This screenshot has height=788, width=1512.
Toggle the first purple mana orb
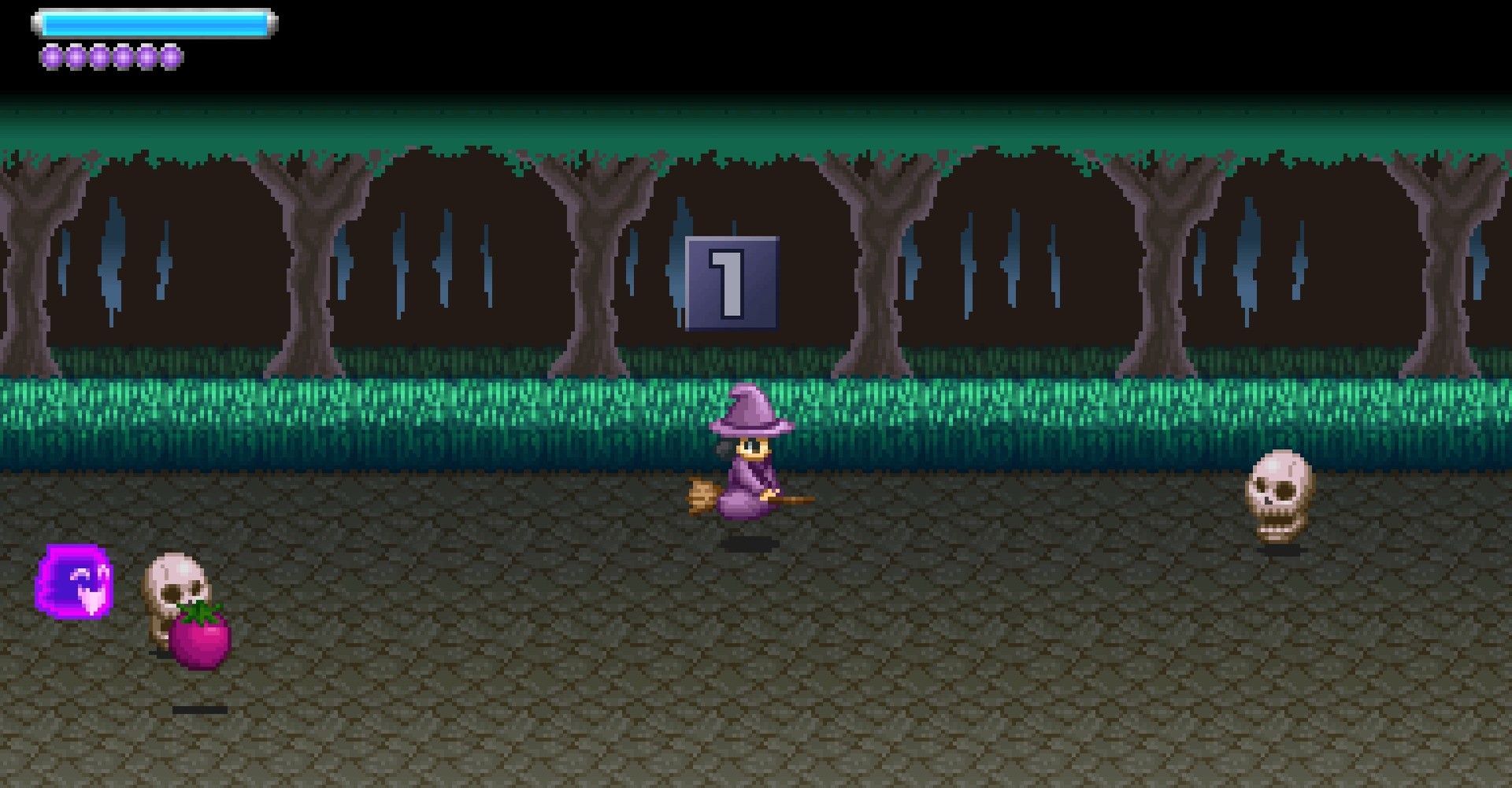click(x=52, y=56)
